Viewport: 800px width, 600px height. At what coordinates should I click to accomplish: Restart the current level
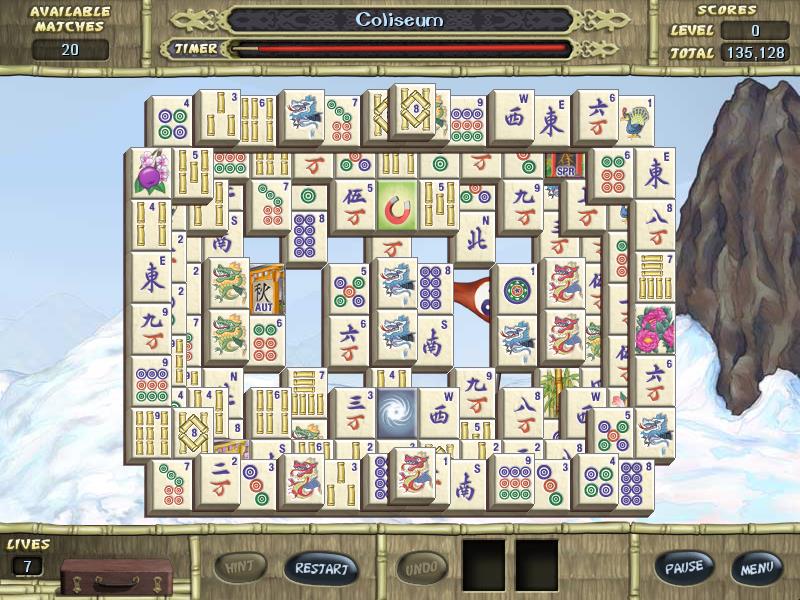[321, 568]
